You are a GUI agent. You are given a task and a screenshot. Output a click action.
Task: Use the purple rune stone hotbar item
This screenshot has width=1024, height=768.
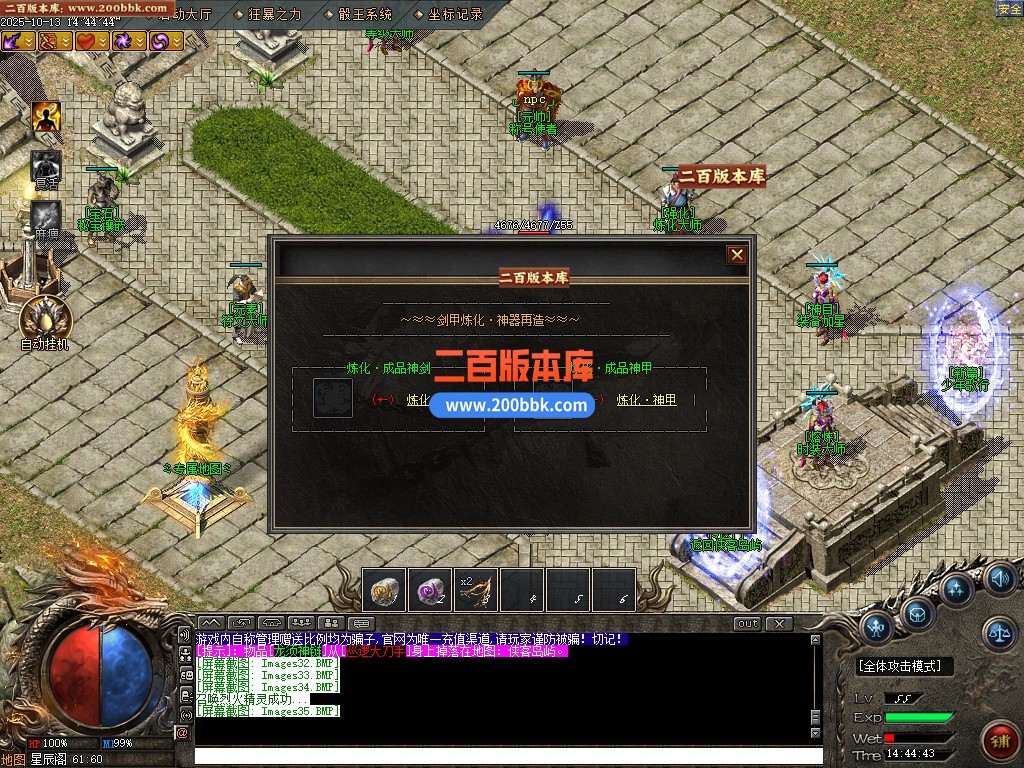click(431, 590)
